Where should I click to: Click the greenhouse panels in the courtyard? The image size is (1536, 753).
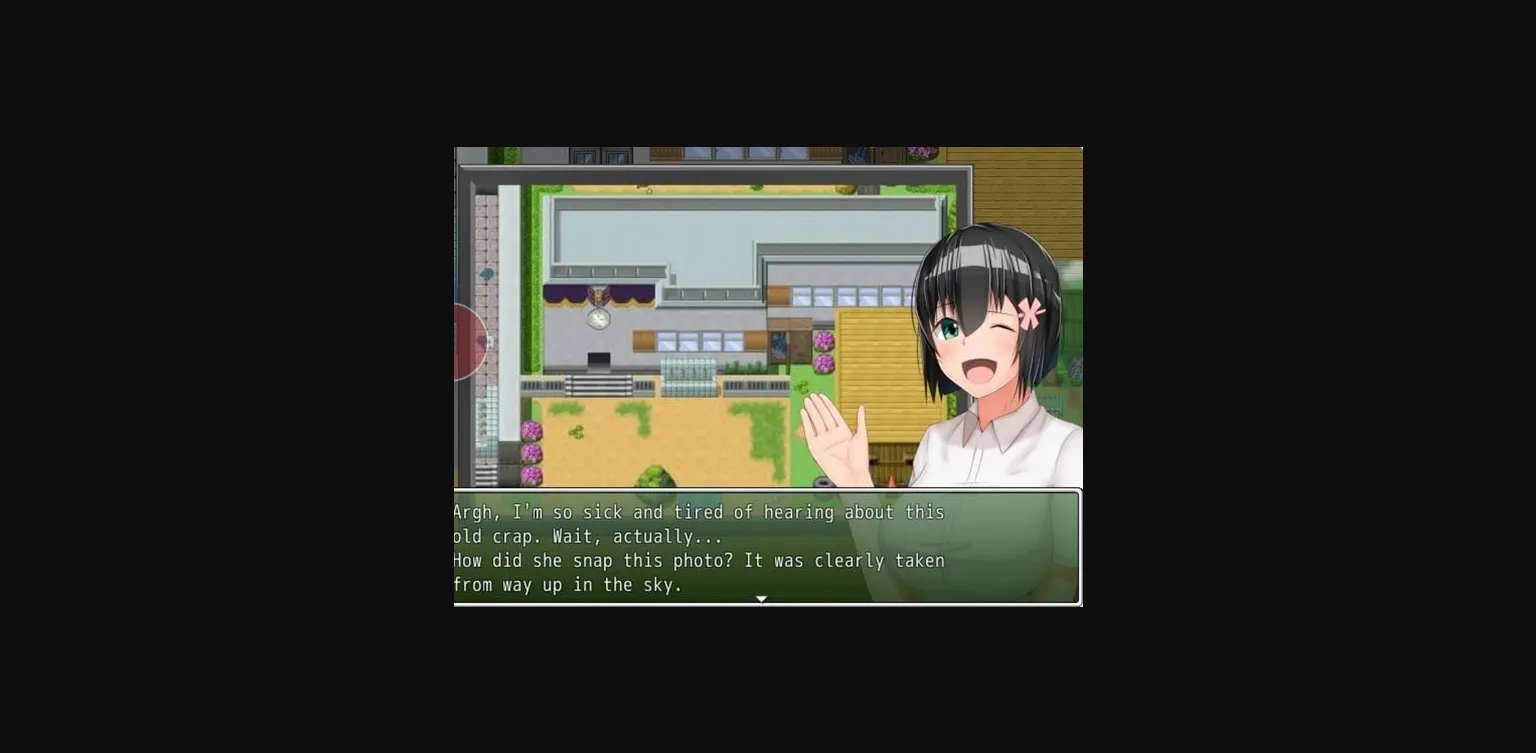pyautogui.click(x=688, y=376)
